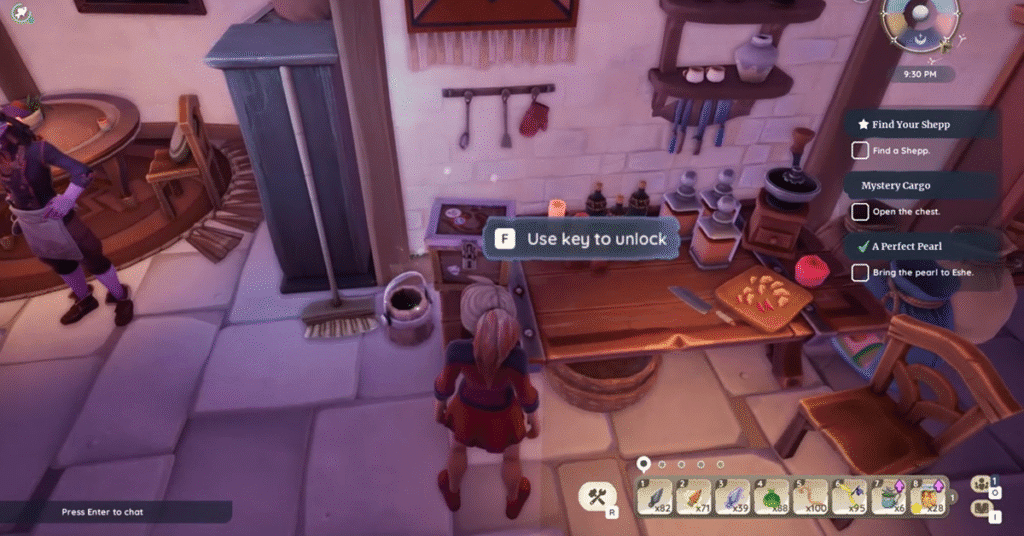Select hotbar slot 1 with 82 stones
Image resolution: width=1024 pixels, height=536 pixels.
[x=657, y=496]
